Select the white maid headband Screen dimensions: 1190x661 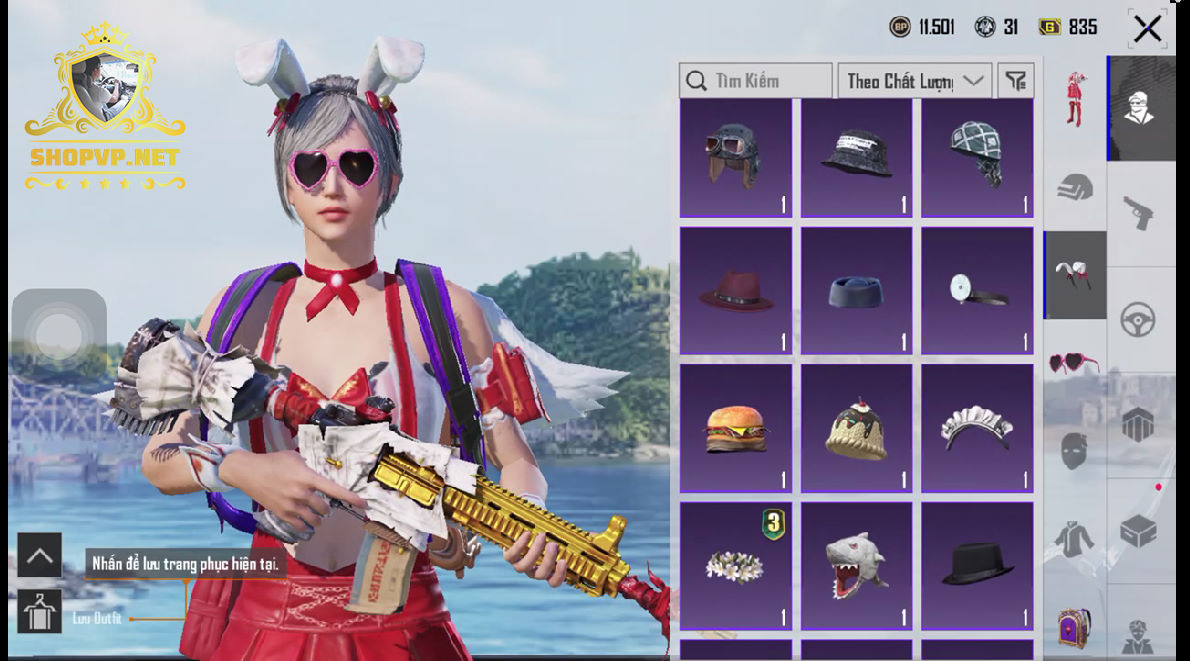point(977,427)
